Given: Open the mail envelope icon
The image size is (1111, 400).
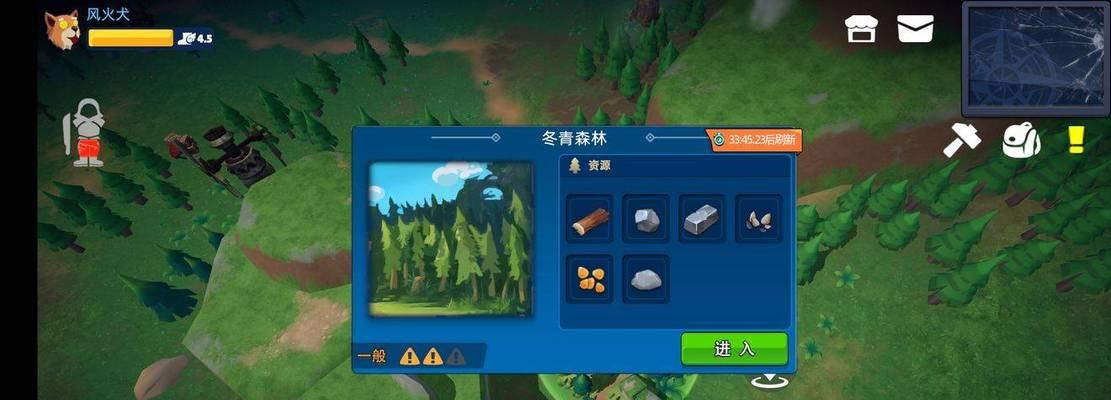Looking at the screenshot, I should (x=915, y=28).
